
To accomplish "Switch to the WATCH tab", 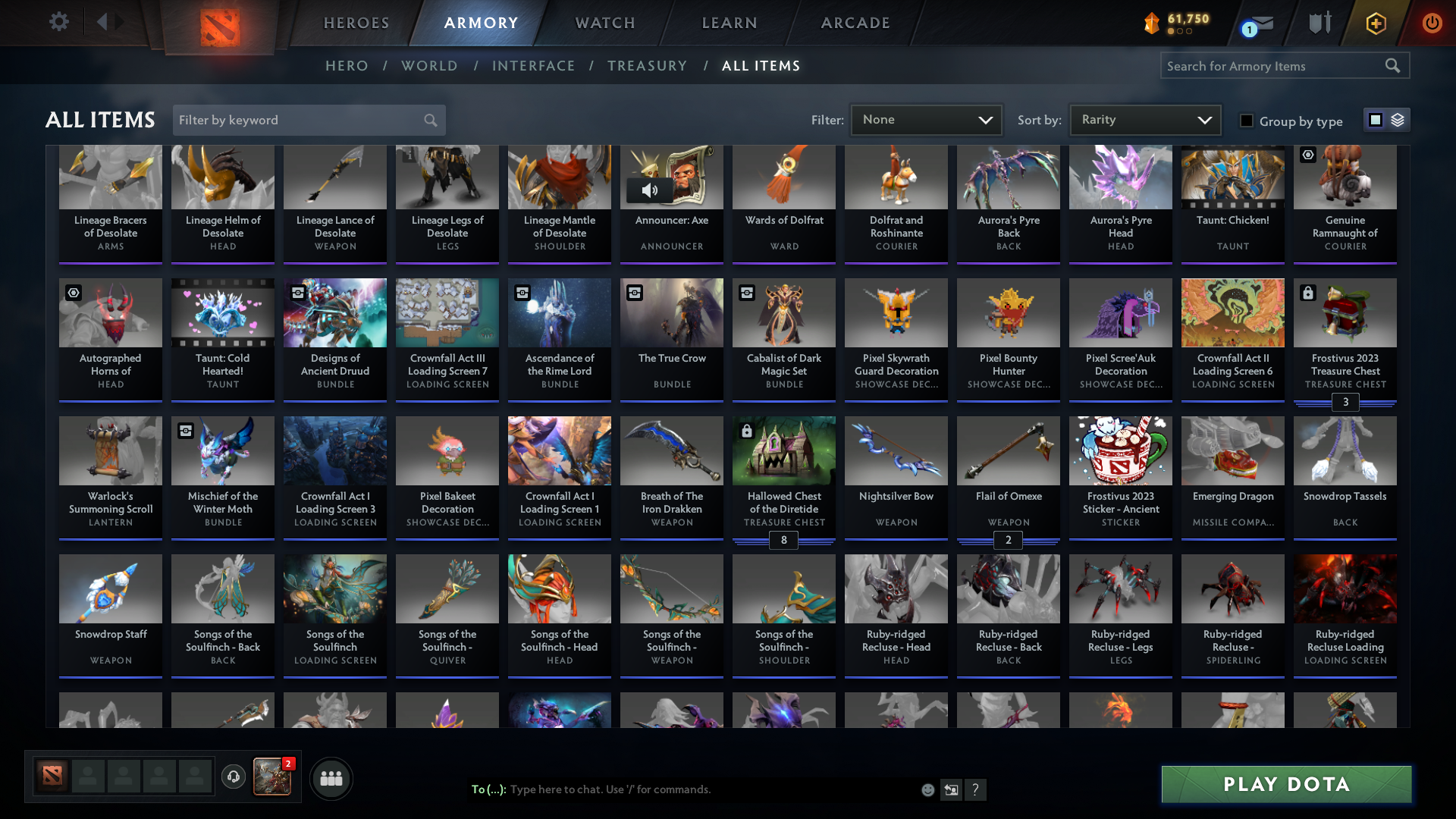I will [x=604, y=23].
